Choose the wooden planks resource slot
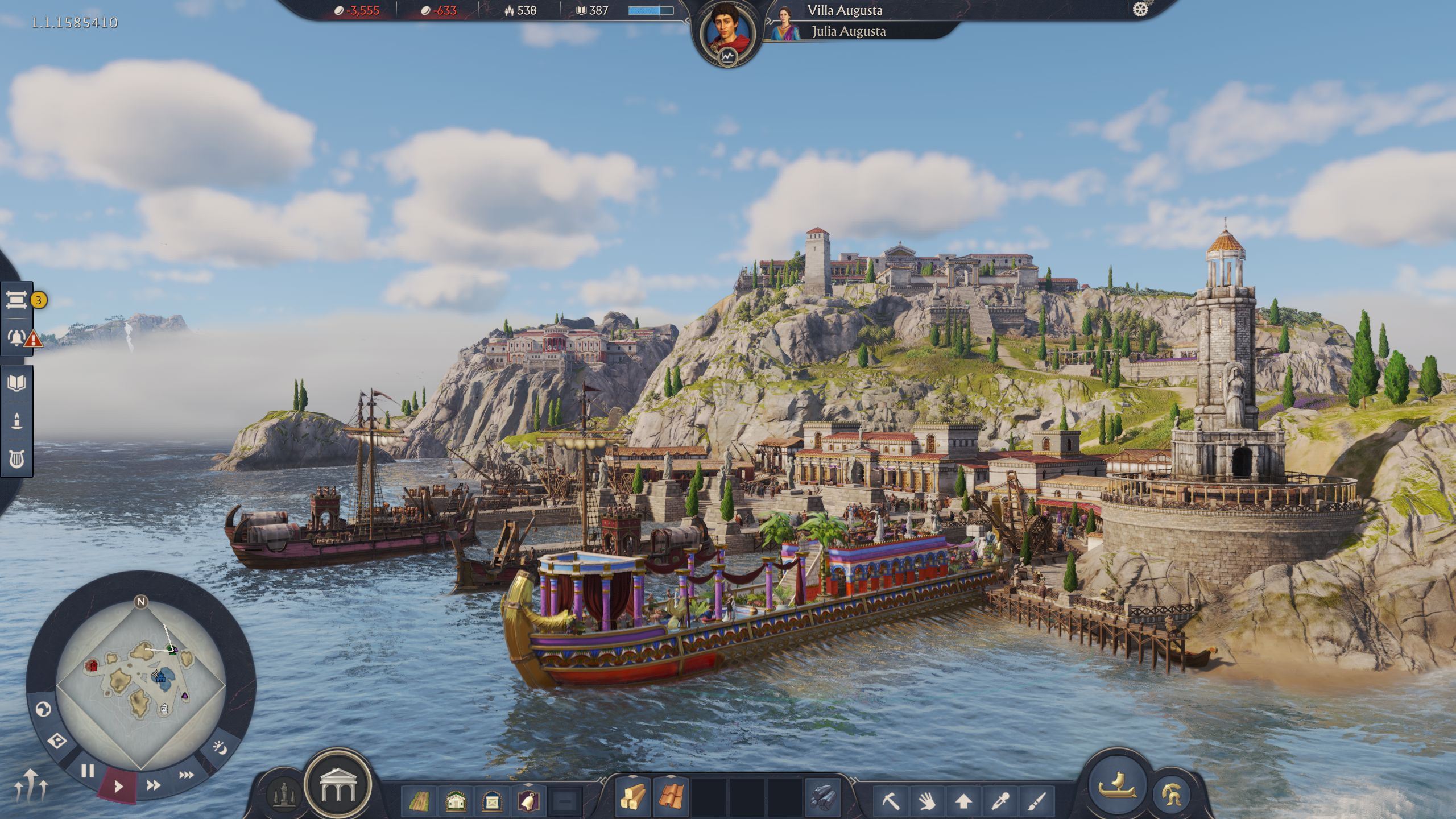Screen dimensions: 1456x819 pyautogui.click(x=632, y=797)
